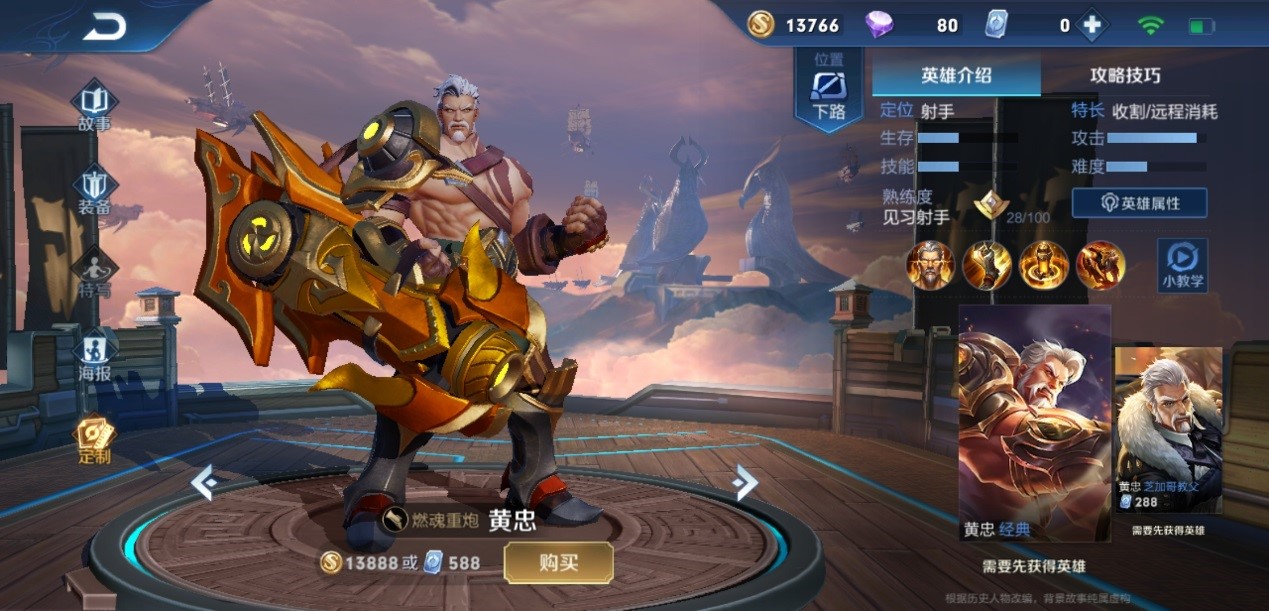
Task: Show the next hero with right arrow
Action: coord(745,483)
